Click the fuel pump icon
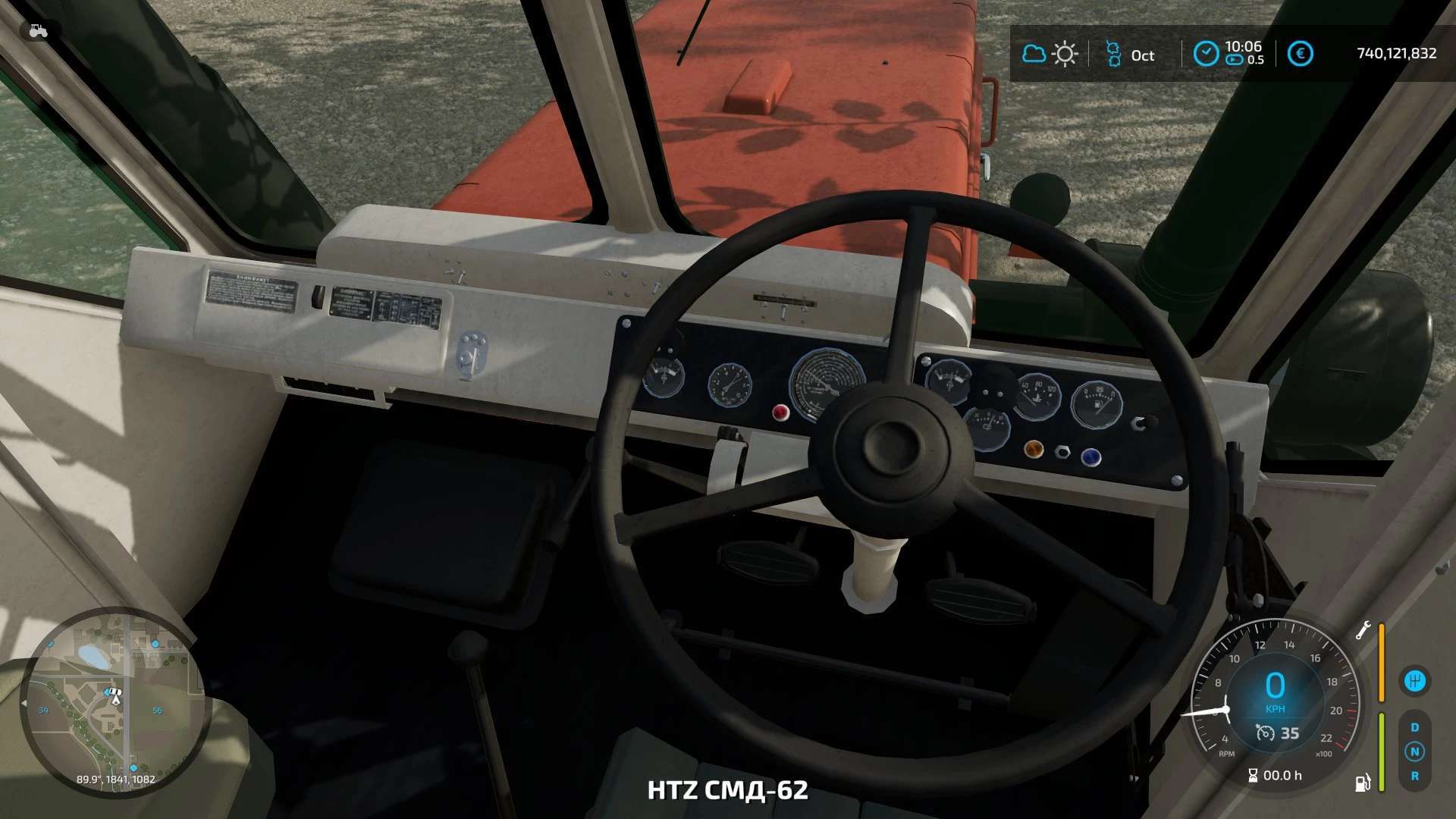The height and width of the screenshot is (819, 1456). click(x=1363, y=782)
